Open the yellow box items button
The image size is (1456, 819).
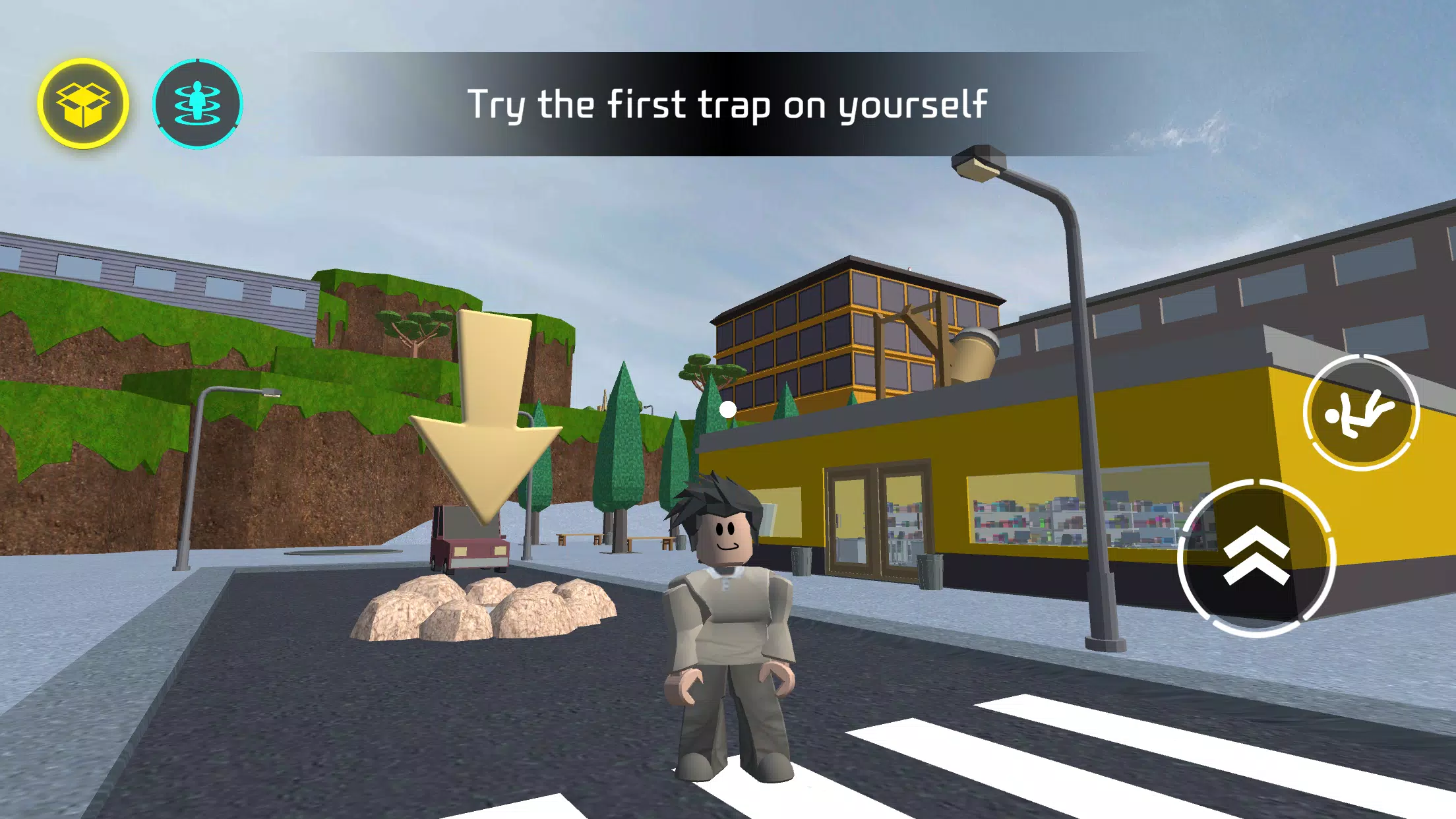click(83, 104)
